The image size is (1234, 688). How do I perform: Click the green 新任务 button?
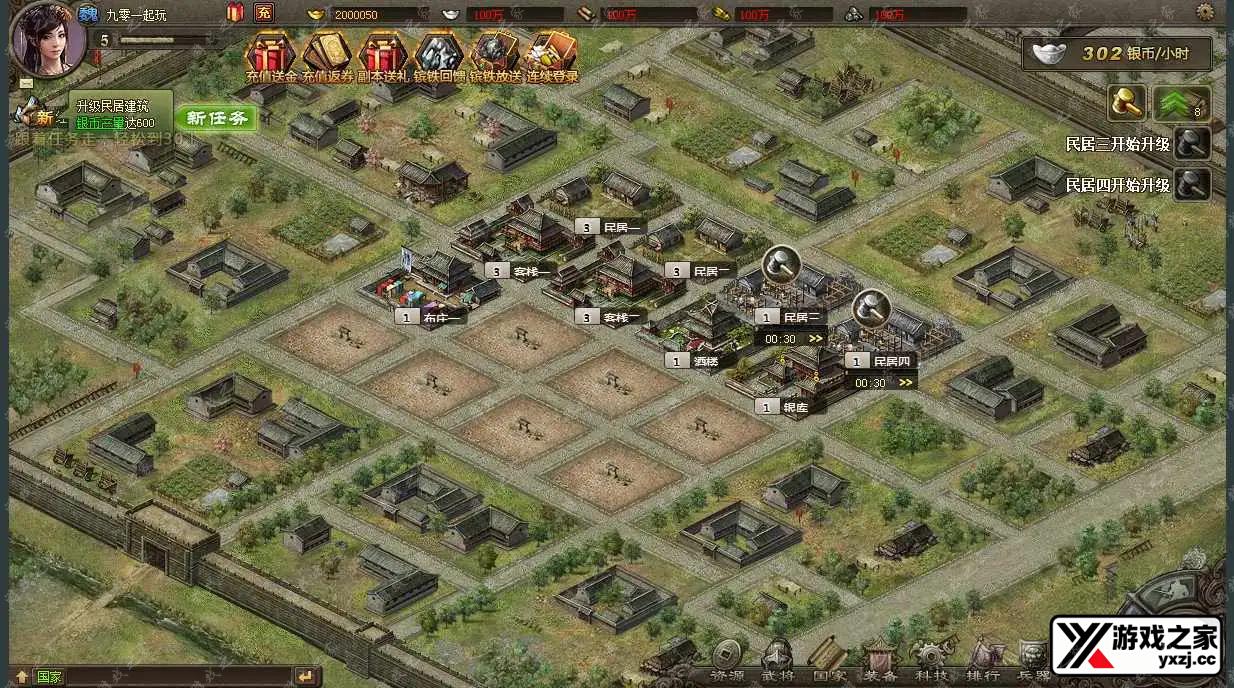[x=216, y=118]
